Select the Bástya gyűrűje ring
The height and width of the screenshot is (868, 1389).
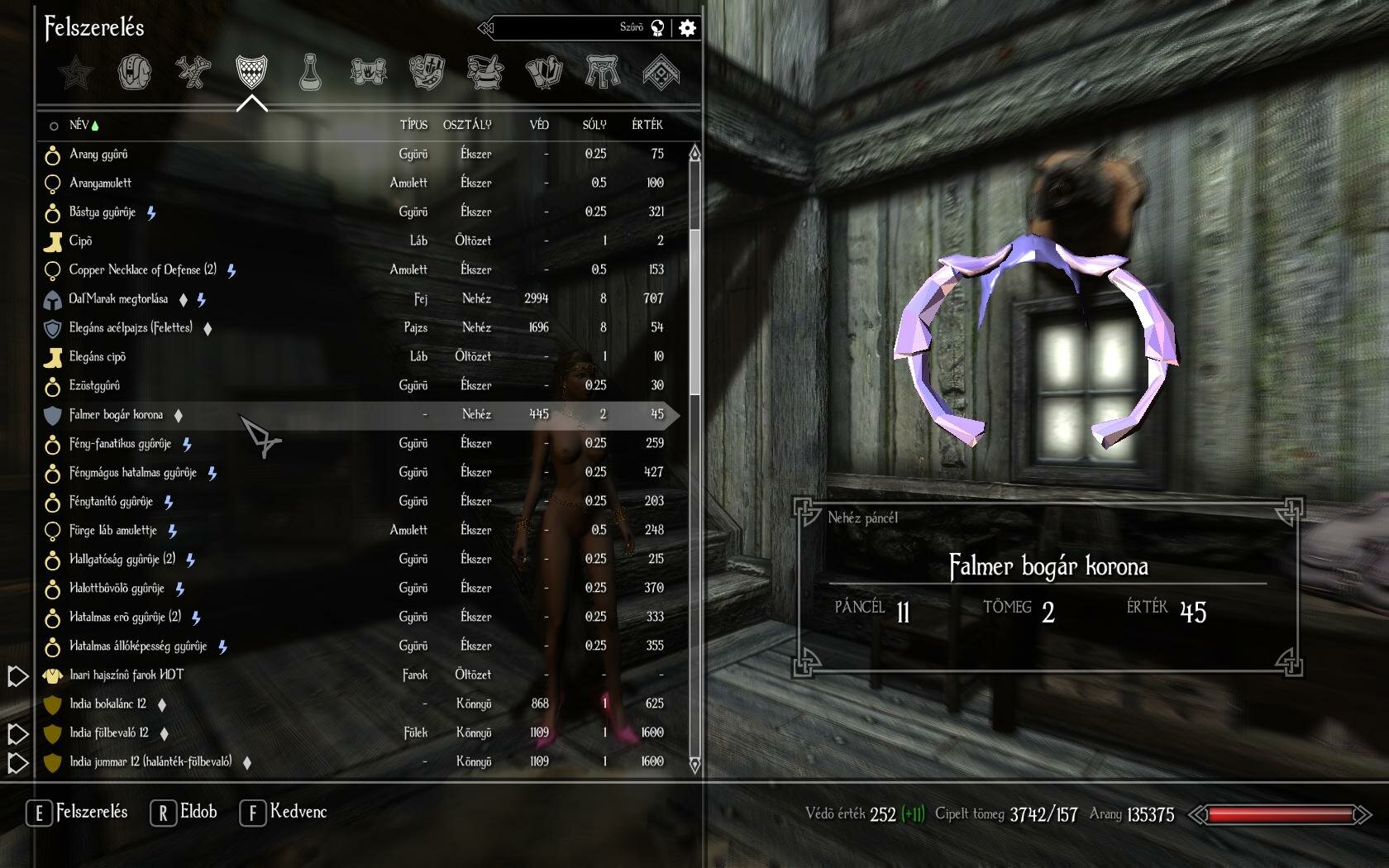point(103,212)
